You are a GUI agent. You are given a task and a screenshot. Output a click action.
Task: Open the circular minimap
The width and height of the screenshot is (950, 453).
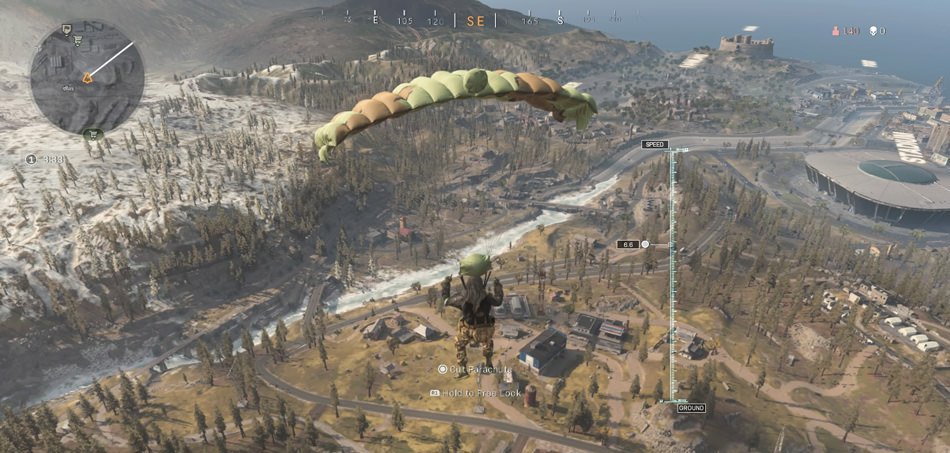(87, 76)
